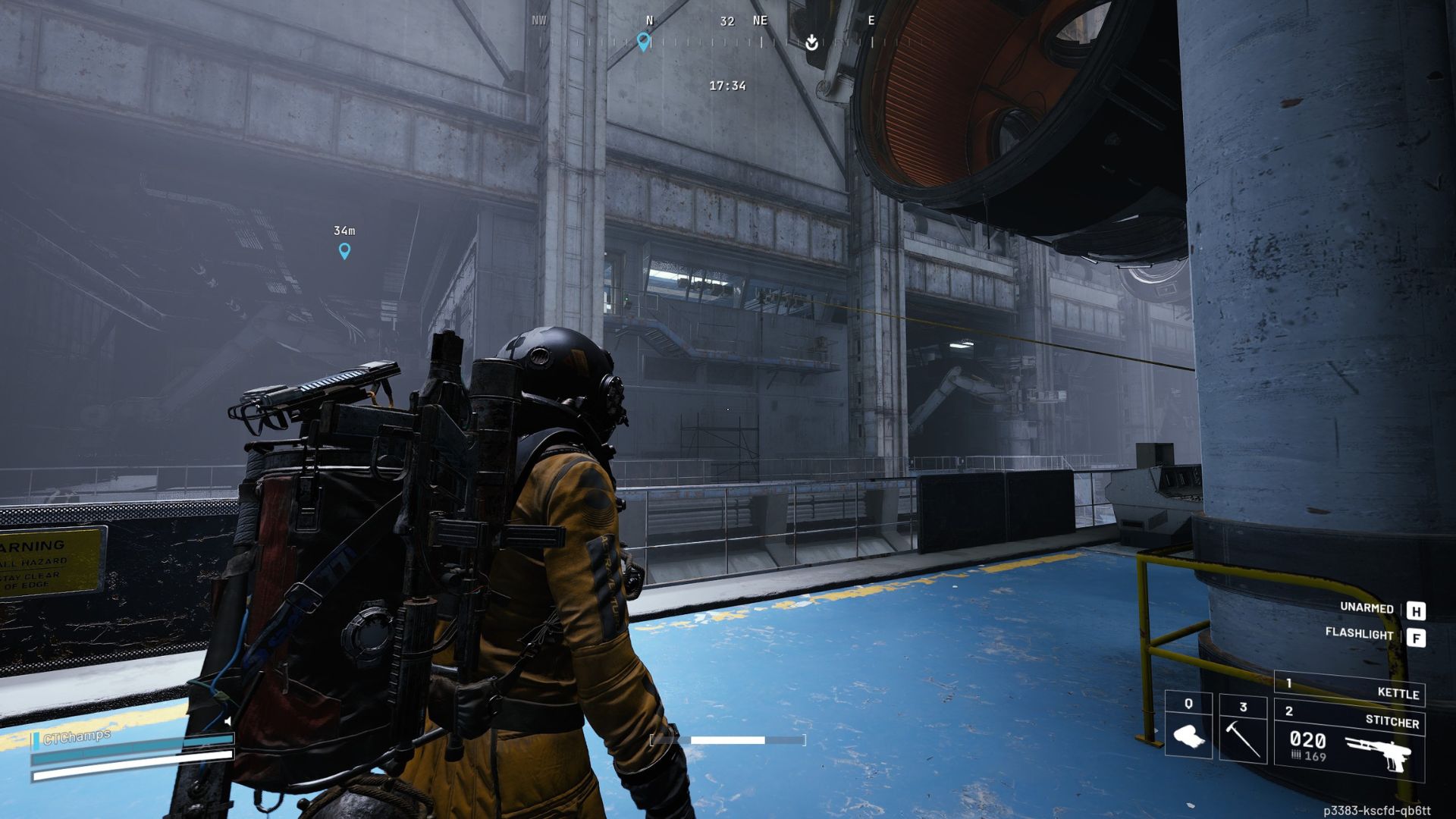The width and height of the screenshot is (1456, 819).
Task: Click the blue pin on the compass
Action: [x=644, y=42]
